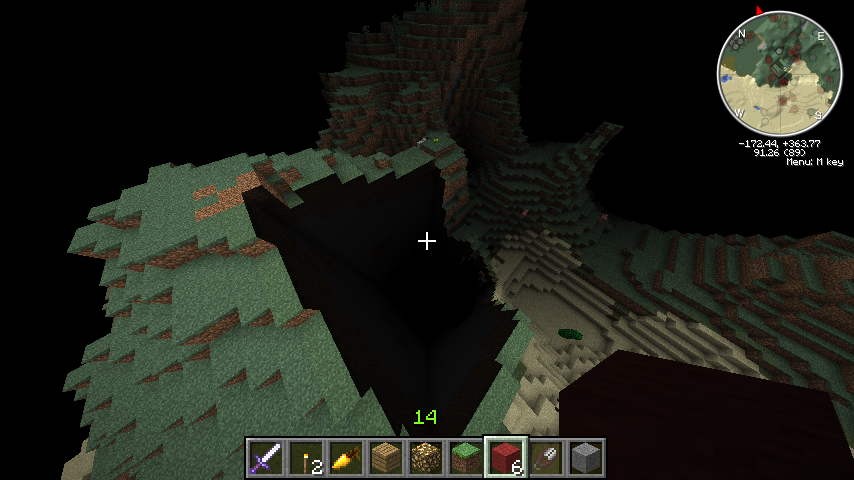854x480 pixels.
Task: Choose the torch stack in the hotbar
Action: [x=305, y=457]
